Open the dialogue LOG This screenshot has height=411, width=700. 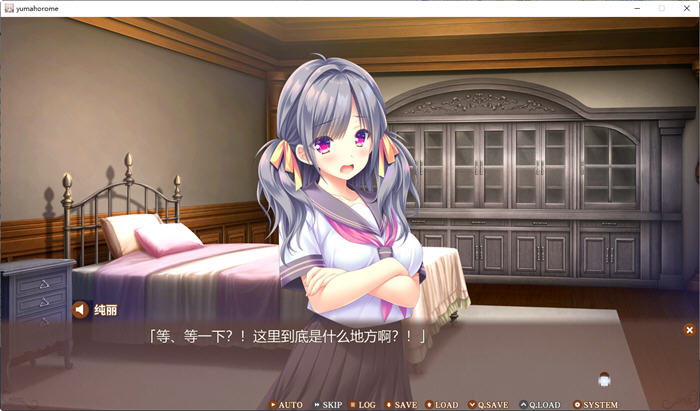362,405
